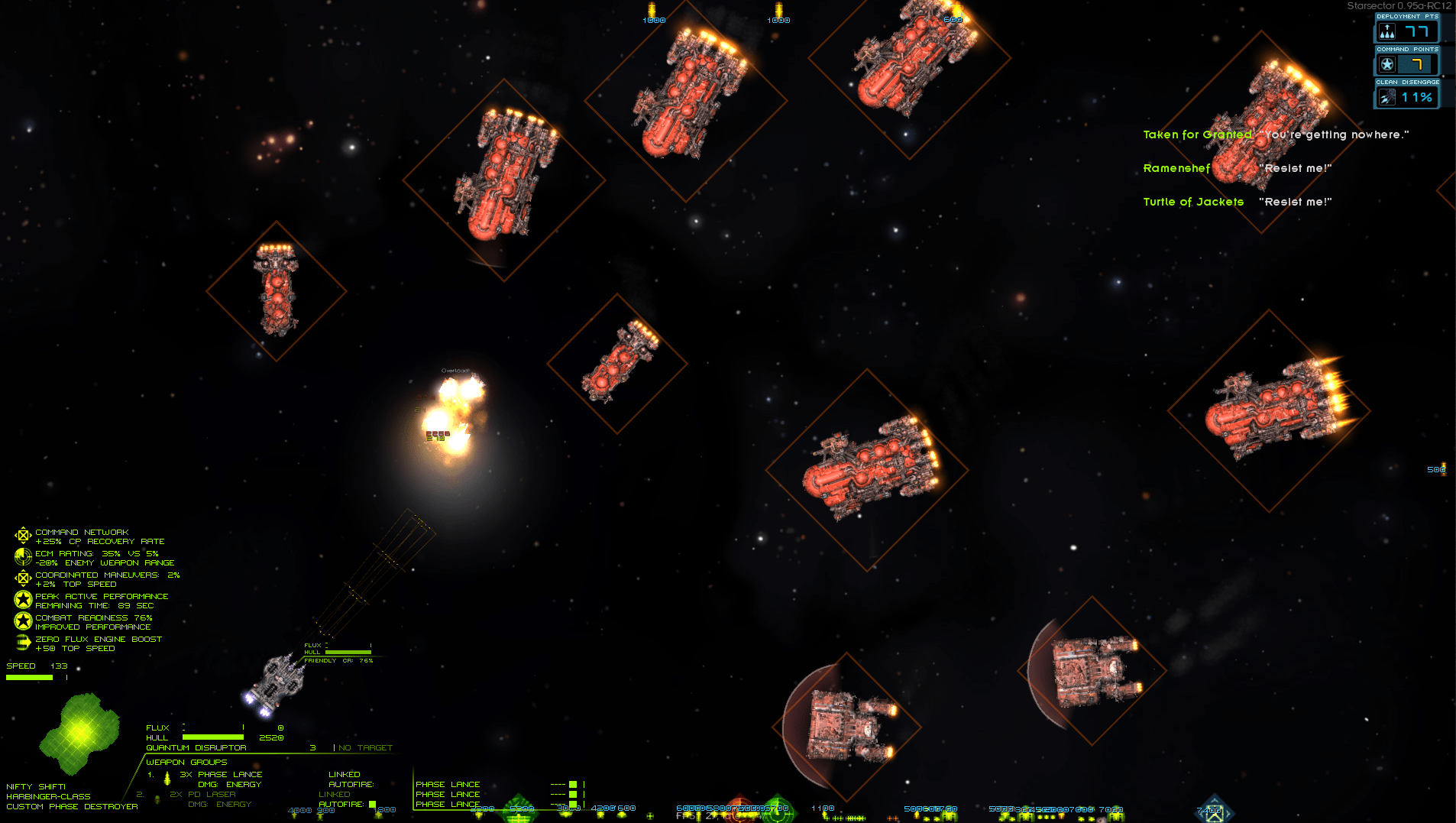Click the Peak Active Performance star icon
The image size is (1456, 823).
(23, 600)
